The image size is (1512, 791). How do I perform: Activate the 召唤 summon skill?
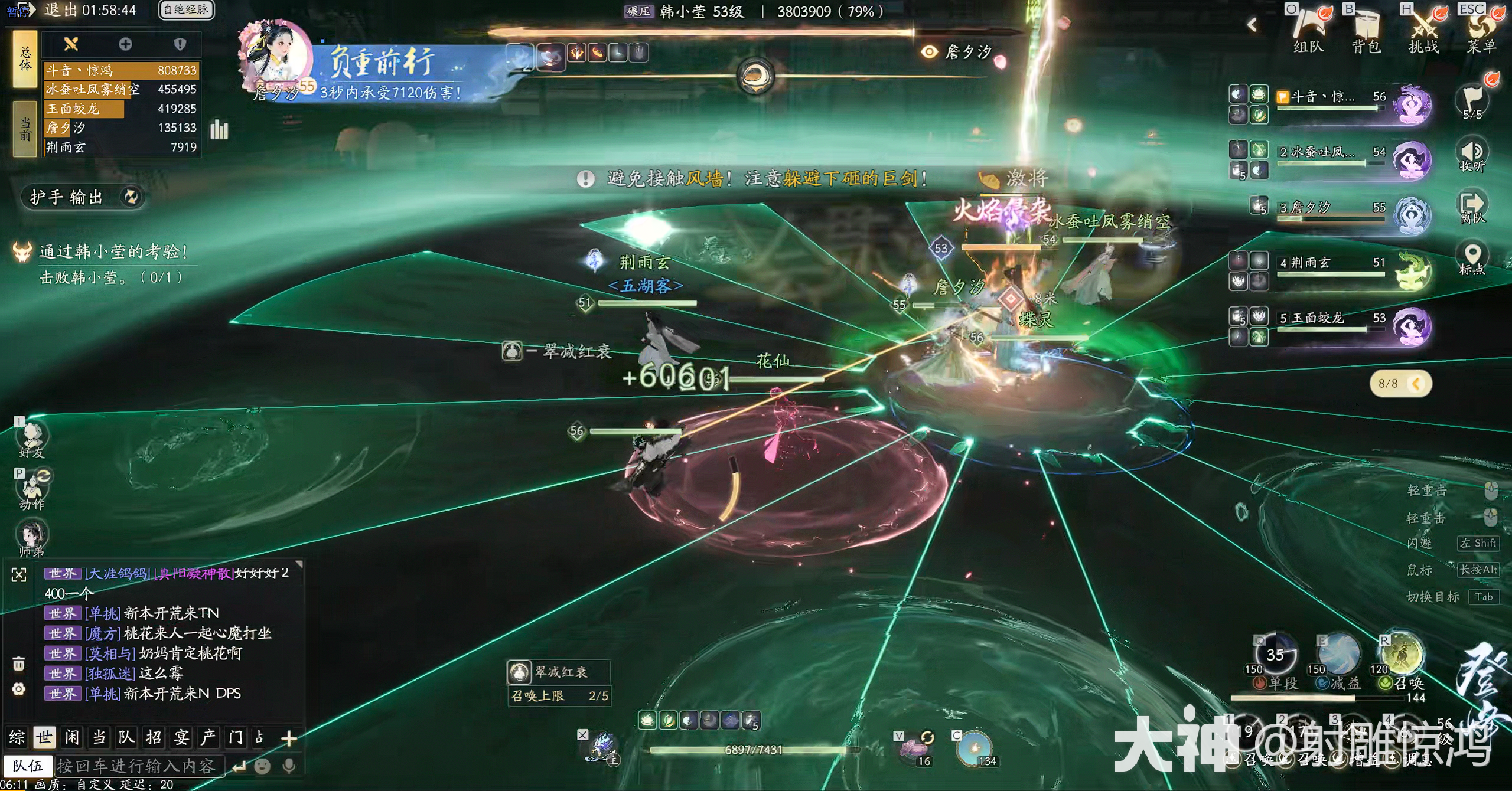click(1401, 655)
